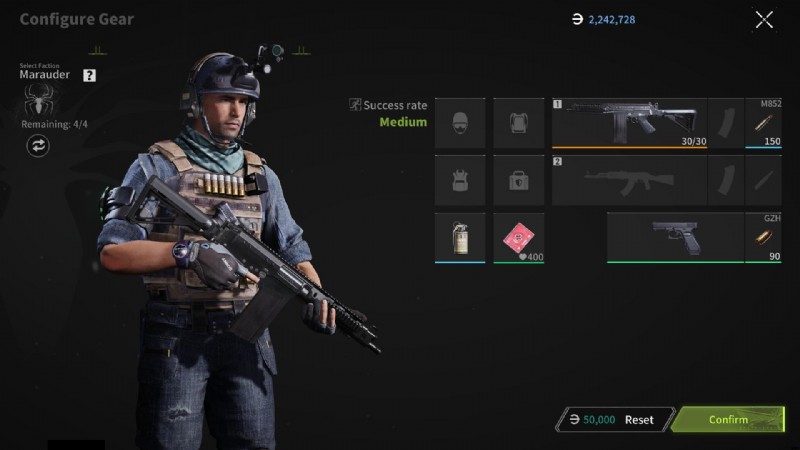Select the red medical item slot
The height and width of the screenshot is (450, 800).
(x=518, y=238)
